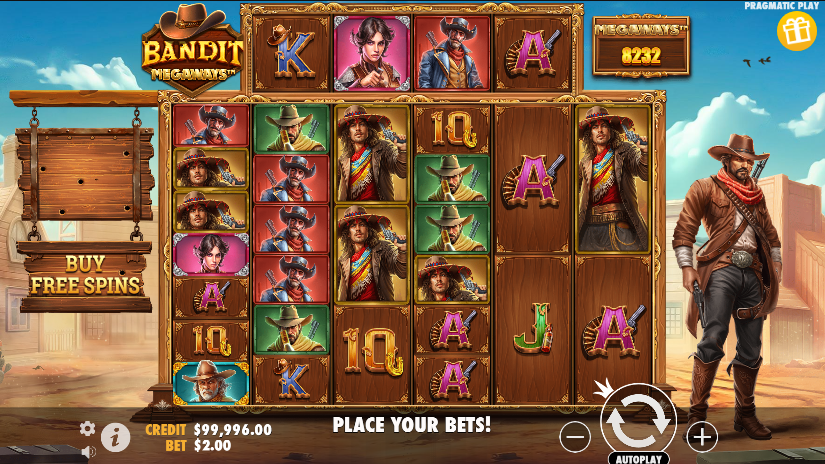The image size is (825, 464).
Task: Open the orange gift box promotions
Action: coord(796,32)
